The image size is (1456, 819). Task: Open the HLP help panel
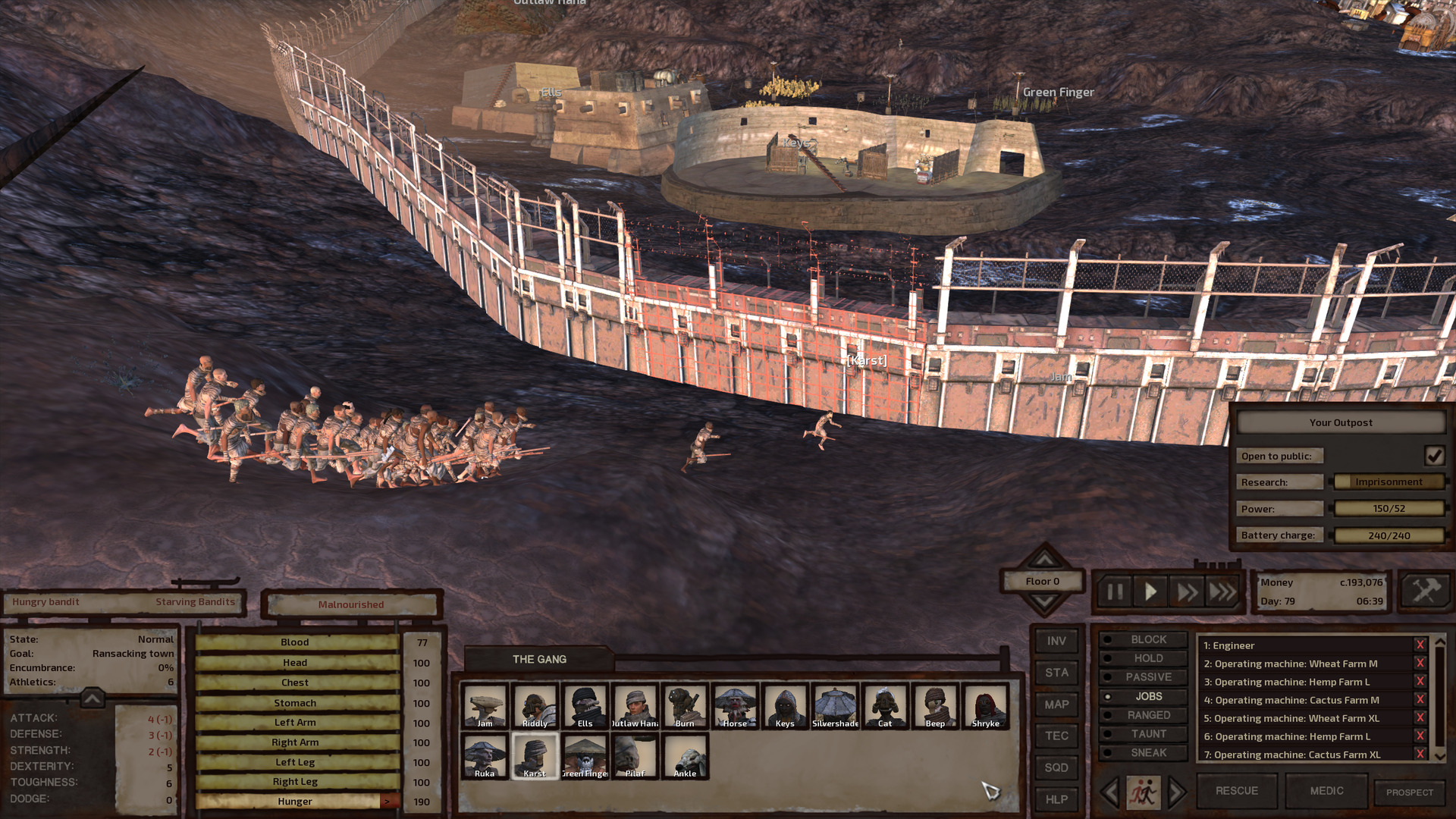pyautogui.click(x=1056, y=799)
